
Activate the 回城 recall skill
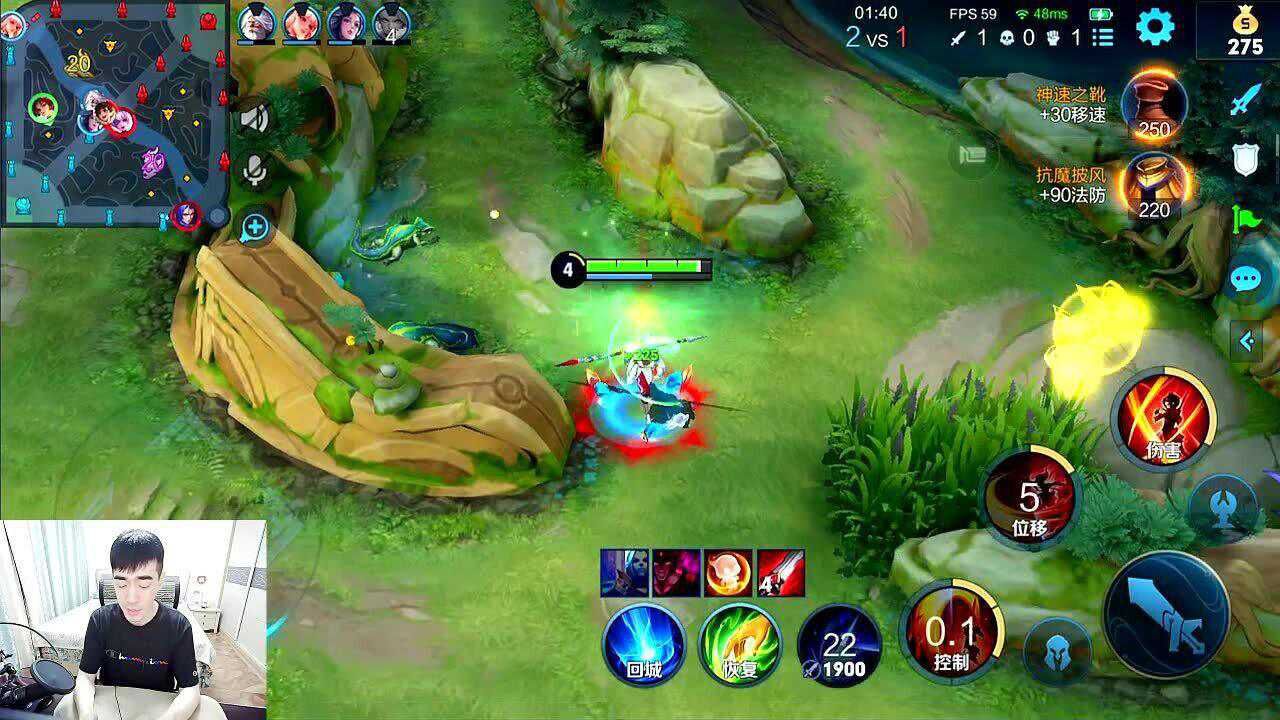(644, 644)
